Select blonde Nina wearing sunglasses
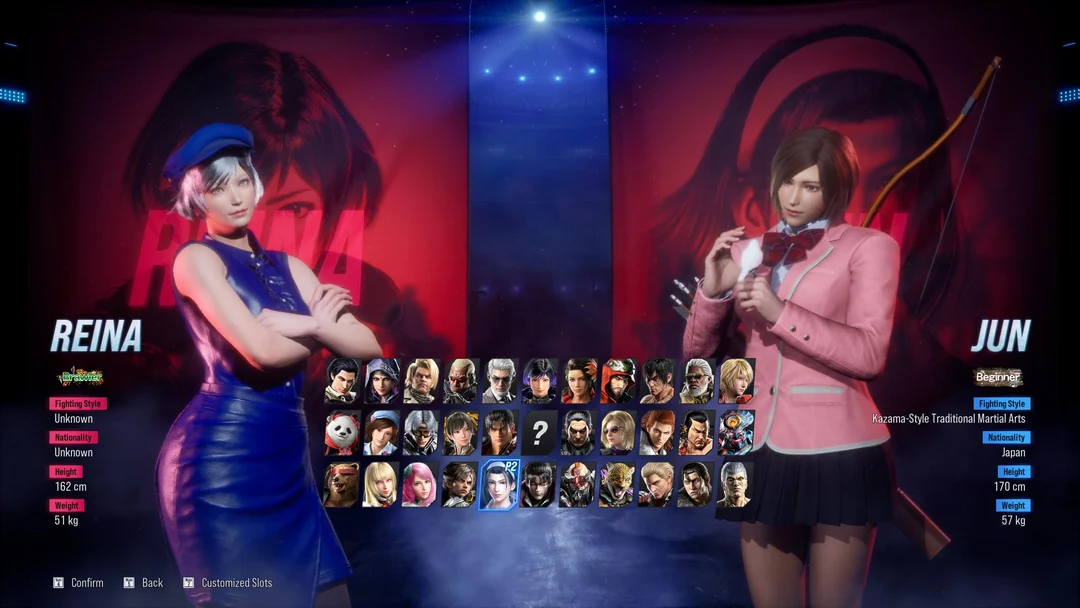This screenshot has width=1080, height=608. tap(617, 432)
